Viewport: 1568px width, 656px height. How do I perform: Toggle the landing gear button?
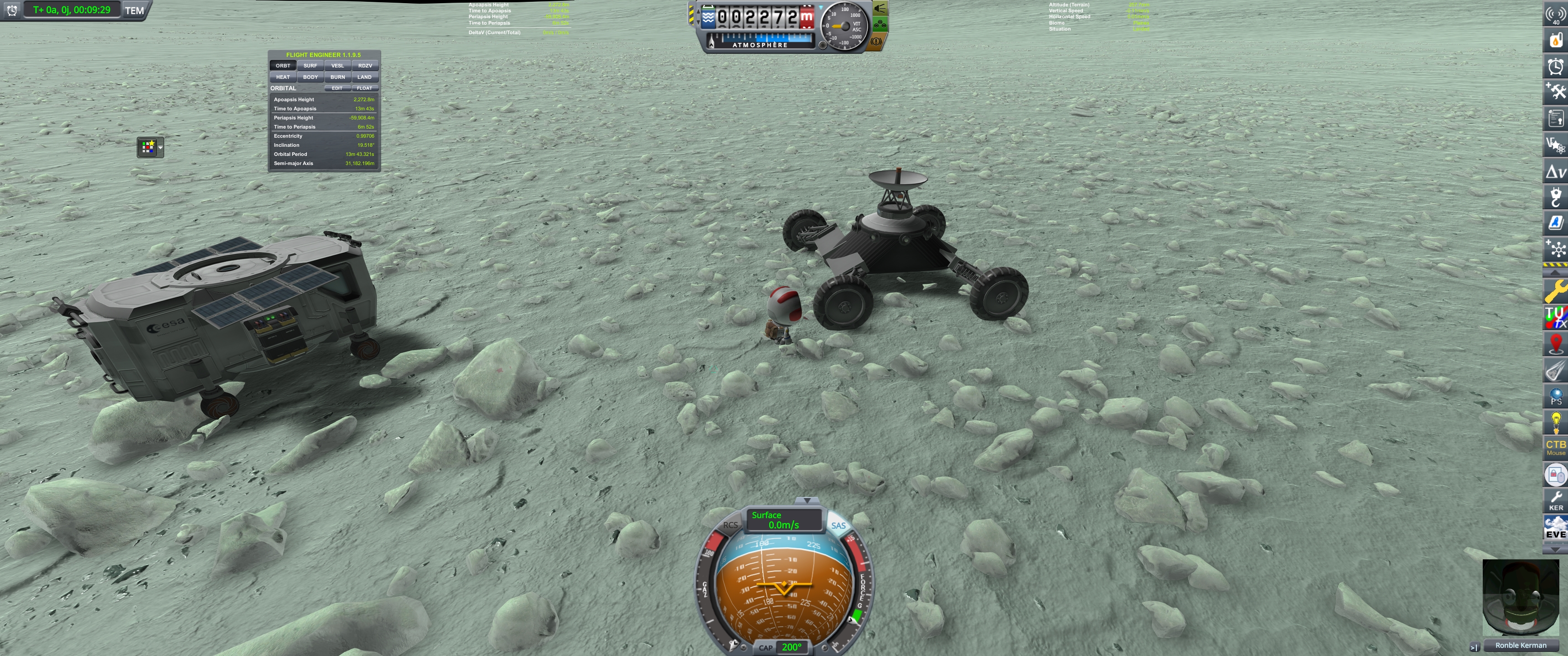click(x=880, y=25)
